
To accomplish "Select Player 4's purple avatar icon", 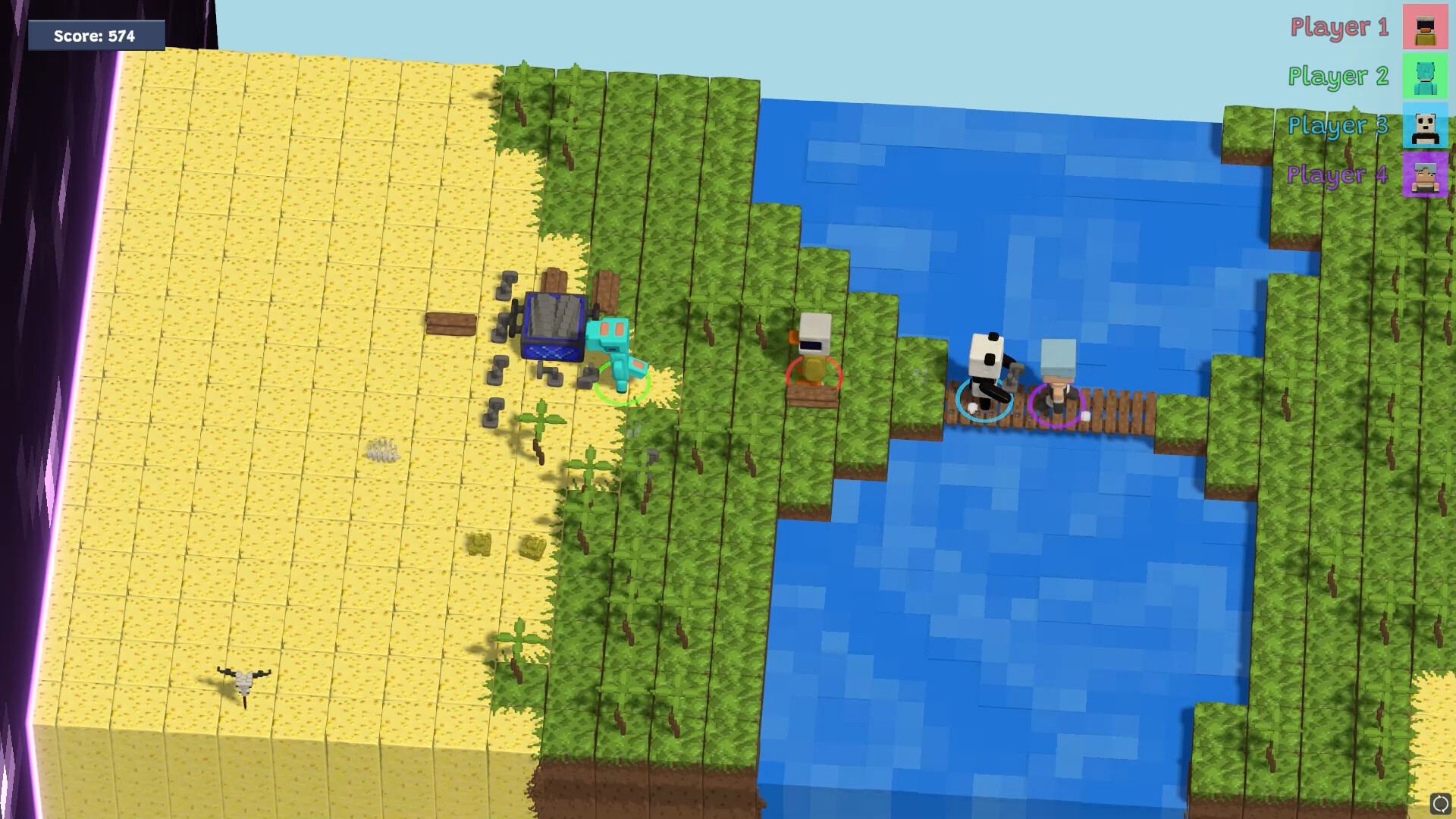I will 1424,175.
